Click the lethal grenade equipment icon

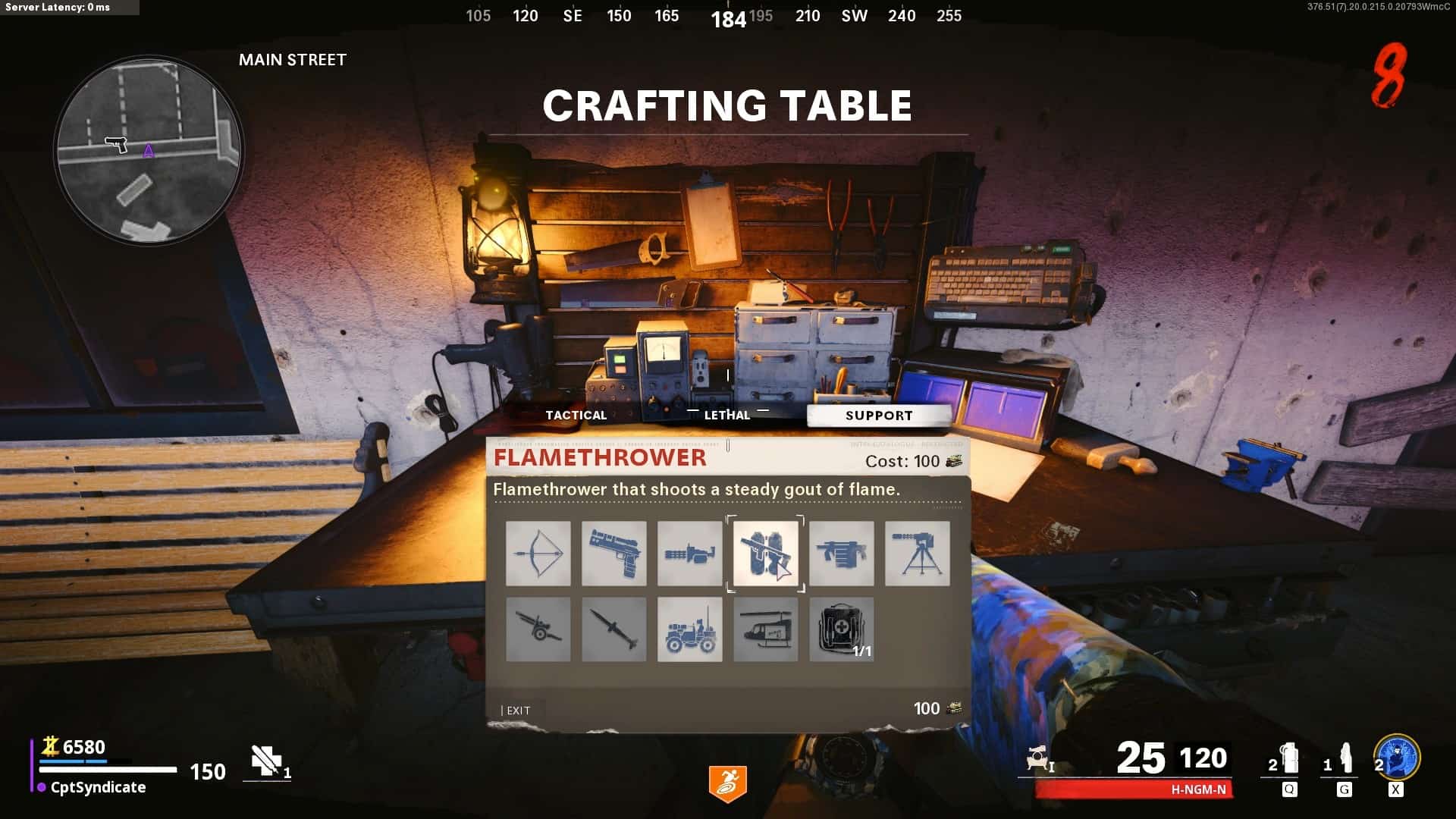[1288, 760]
